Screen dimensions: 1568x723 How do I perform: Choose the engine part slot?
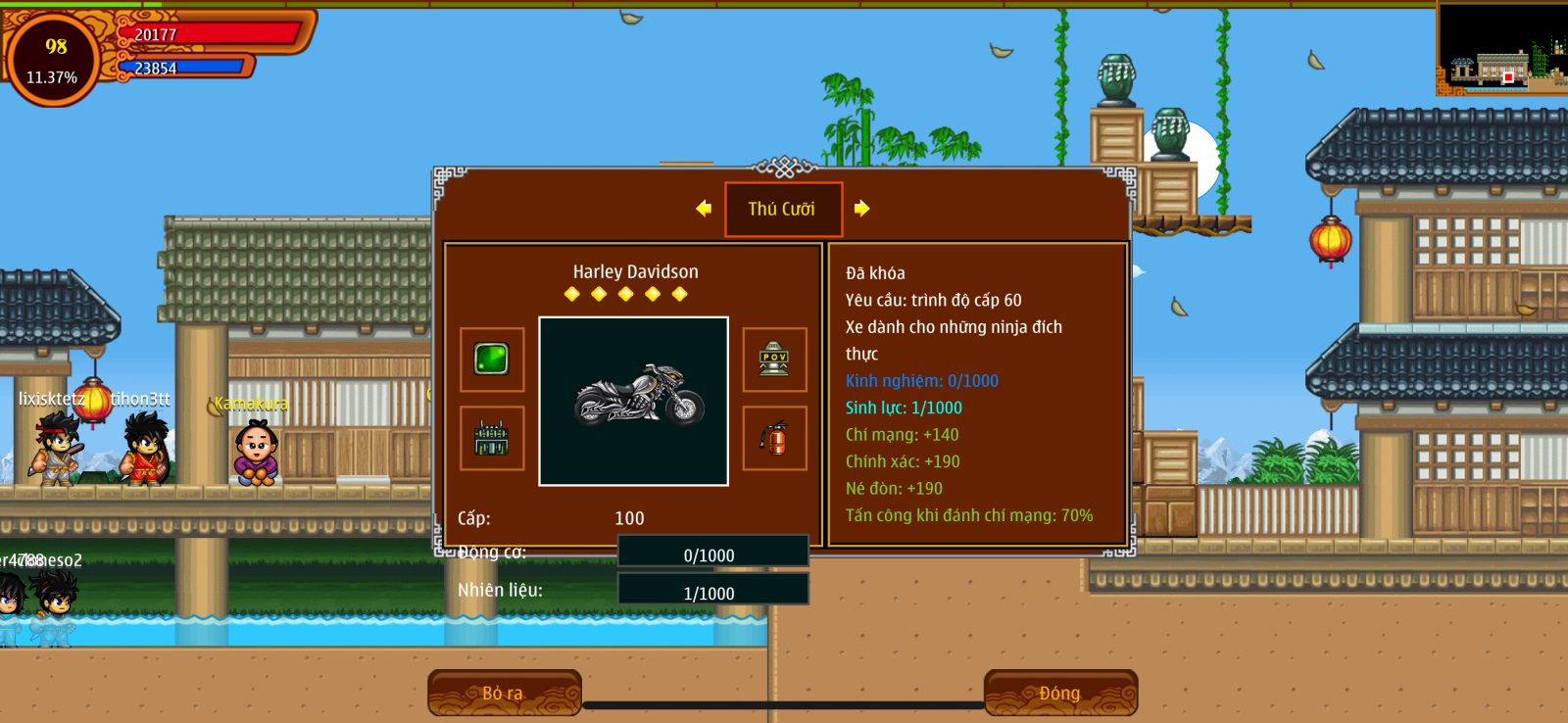pos(492,438)
